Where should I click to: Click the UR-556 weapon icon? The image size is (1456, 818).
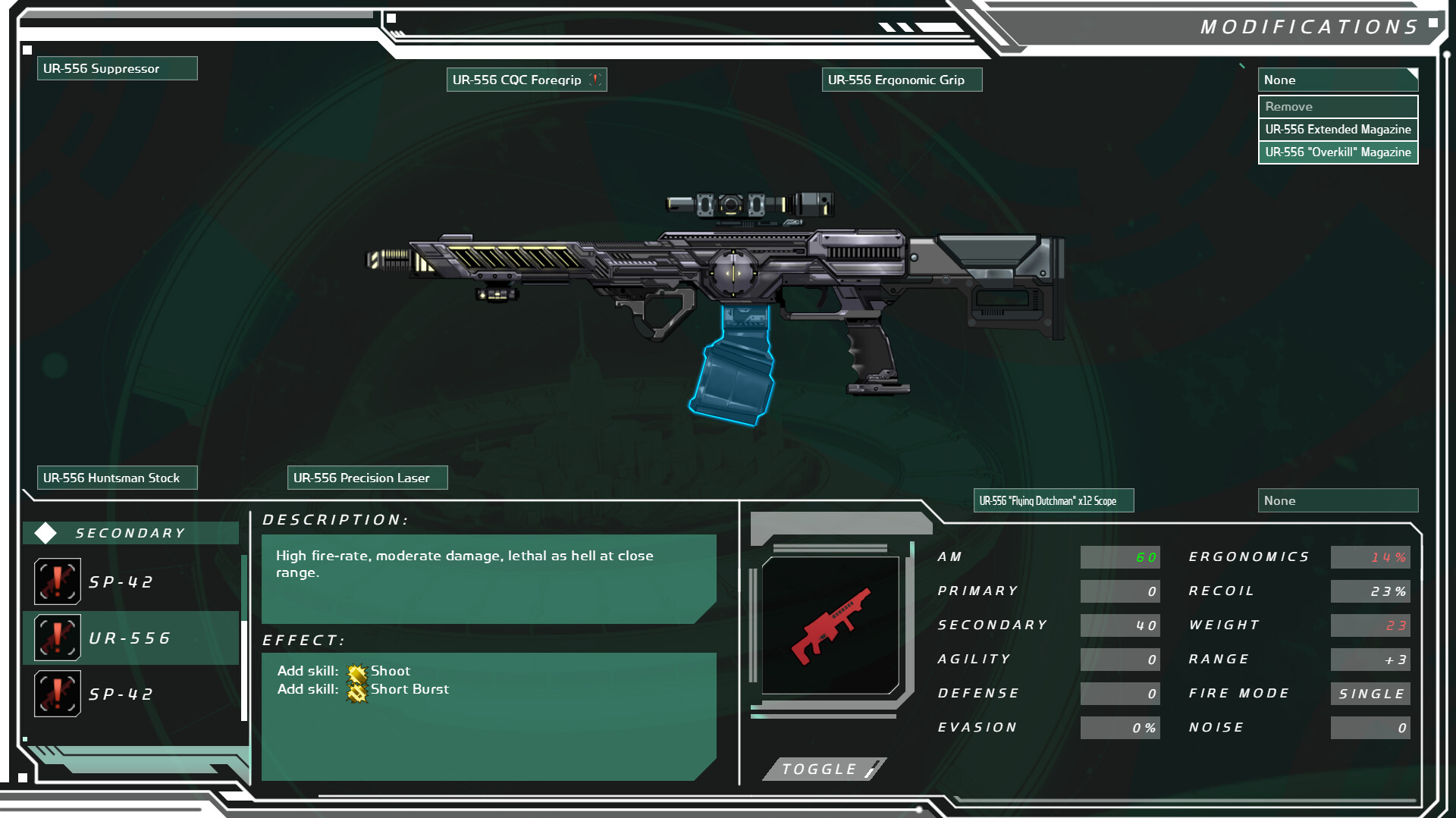58,638
